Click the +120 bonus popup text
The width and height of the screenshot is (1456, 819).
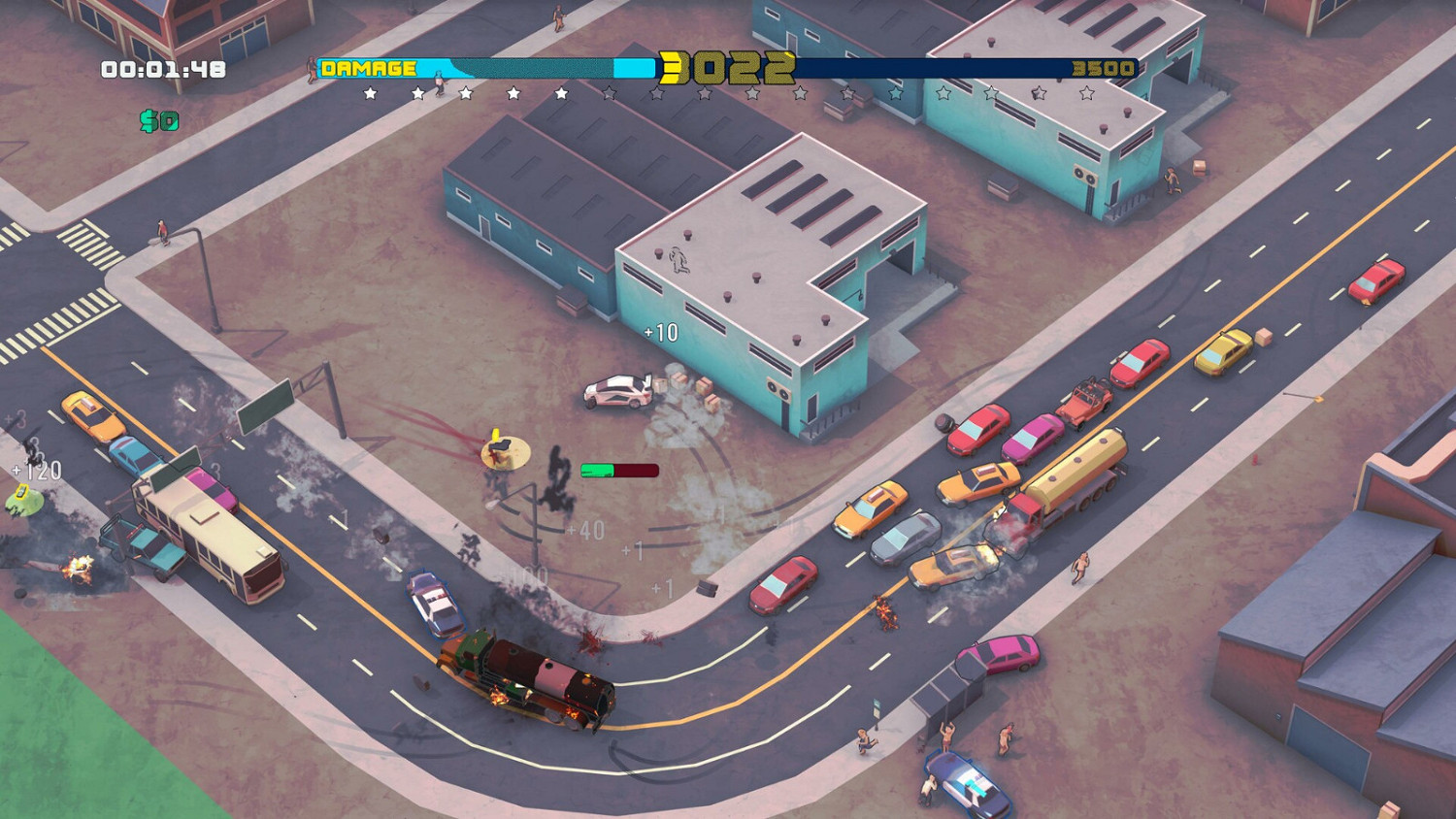[x=37, y=470]
